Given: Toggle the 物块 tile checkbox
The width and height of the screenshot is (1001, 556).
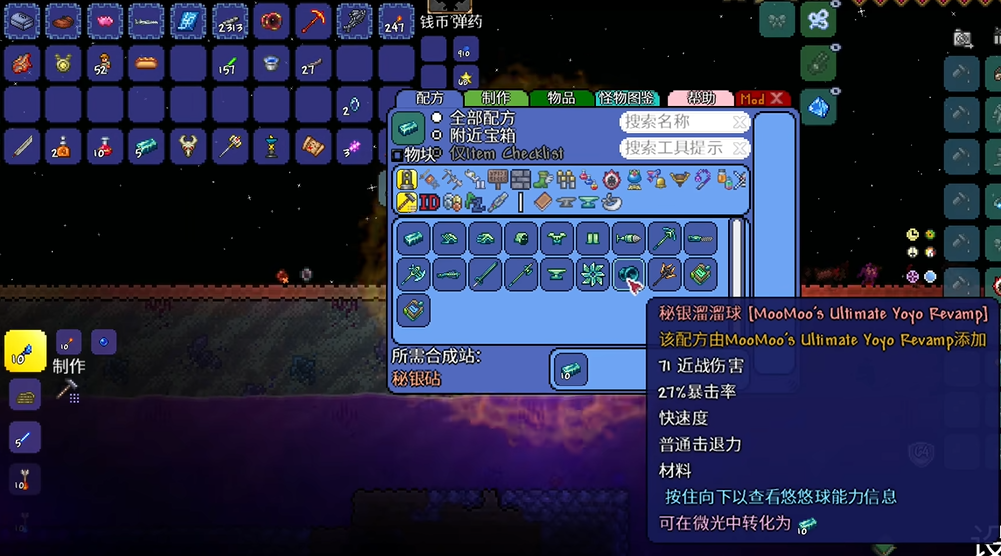Looking at the screenshot, I should [398, 155].
